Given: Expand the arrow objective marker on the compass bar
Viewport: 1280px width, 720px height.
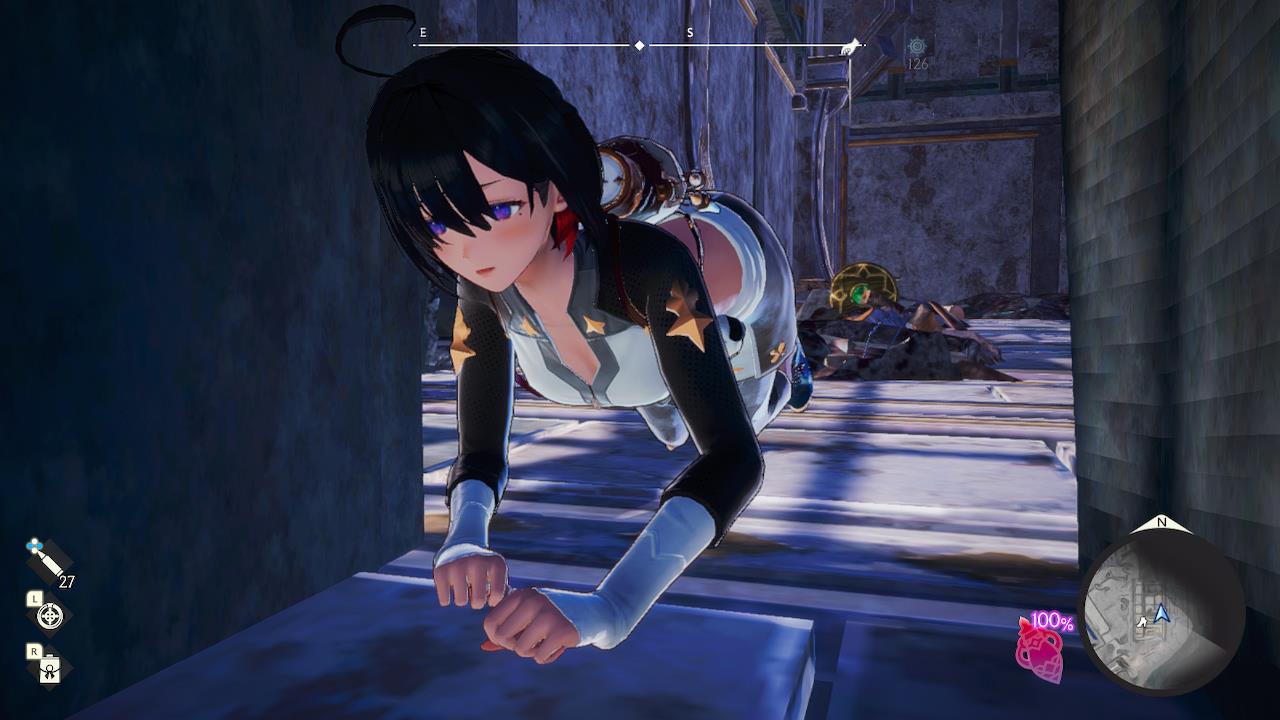Looking at the screenshot, I should (852, 44).
